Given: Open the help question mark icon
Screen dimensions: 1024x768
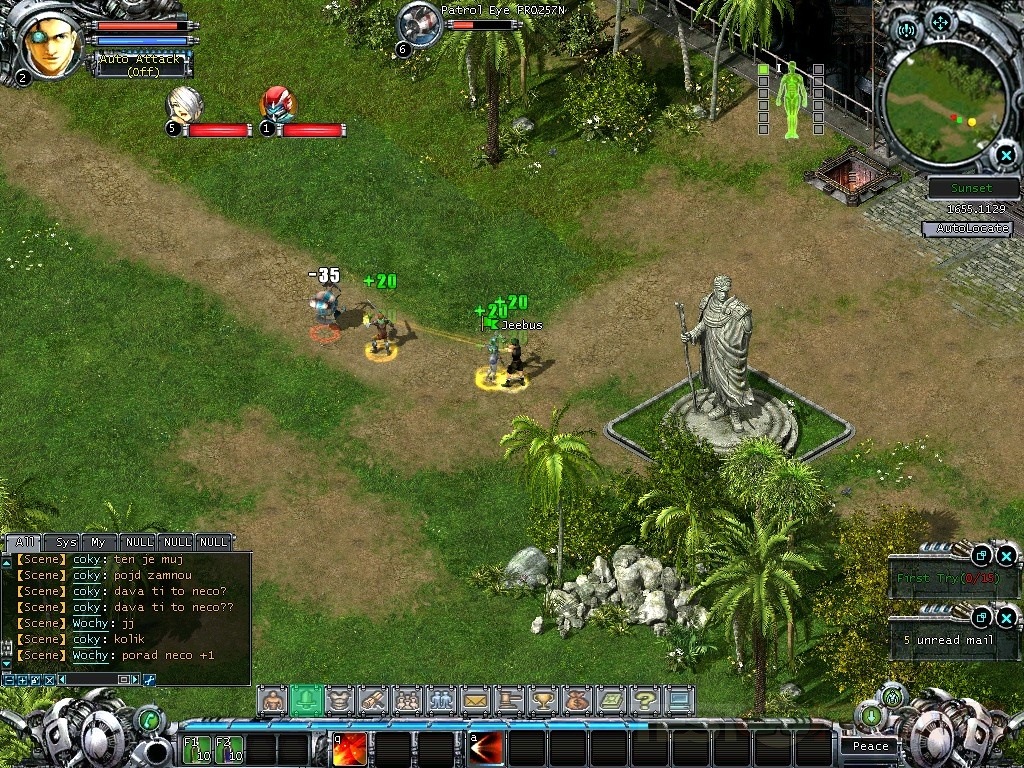Looking at the screenshot, I should pyautogui.click(x=645, y=700).
